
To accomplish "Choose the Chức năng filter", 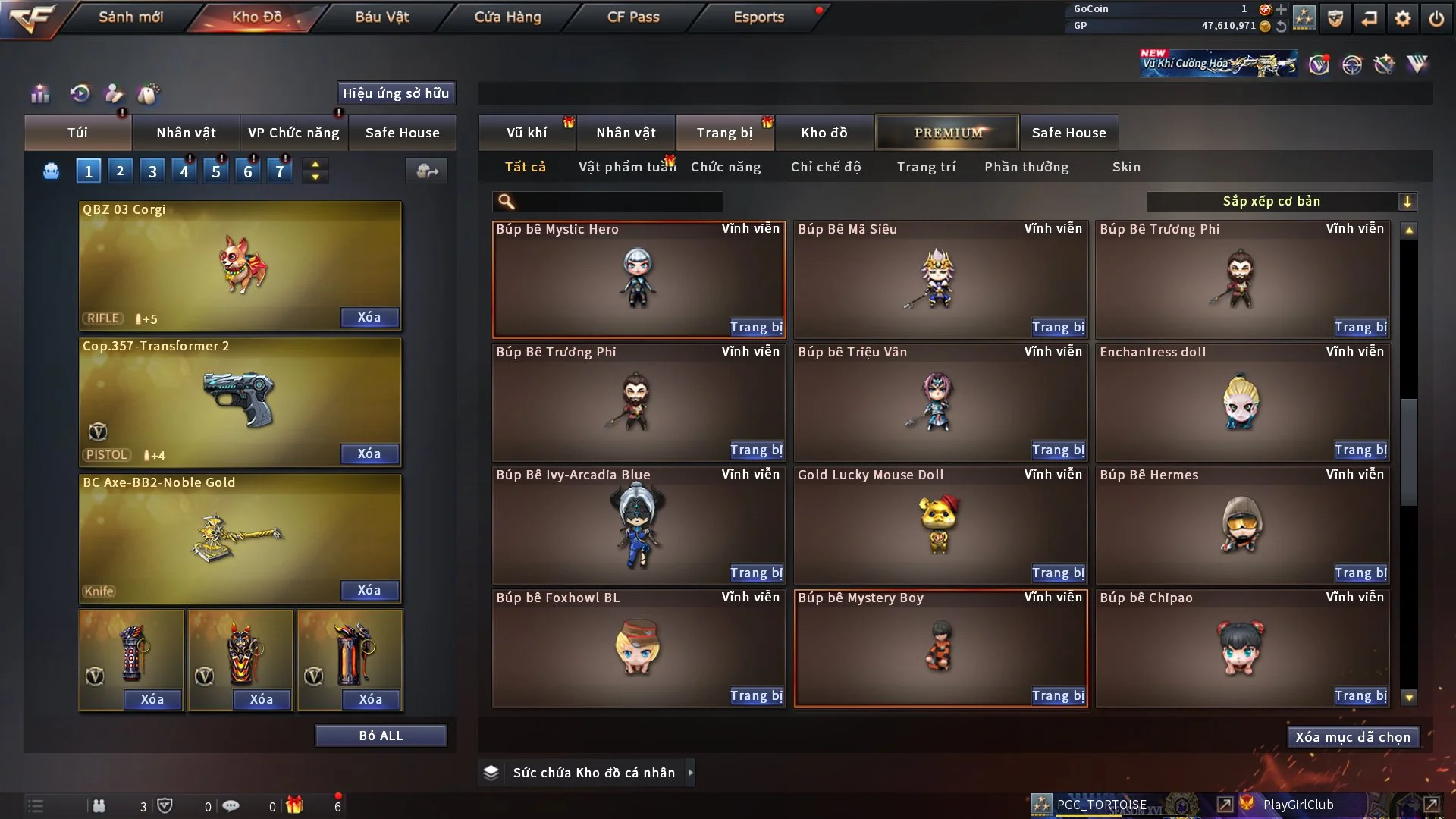I will point(726,167).
